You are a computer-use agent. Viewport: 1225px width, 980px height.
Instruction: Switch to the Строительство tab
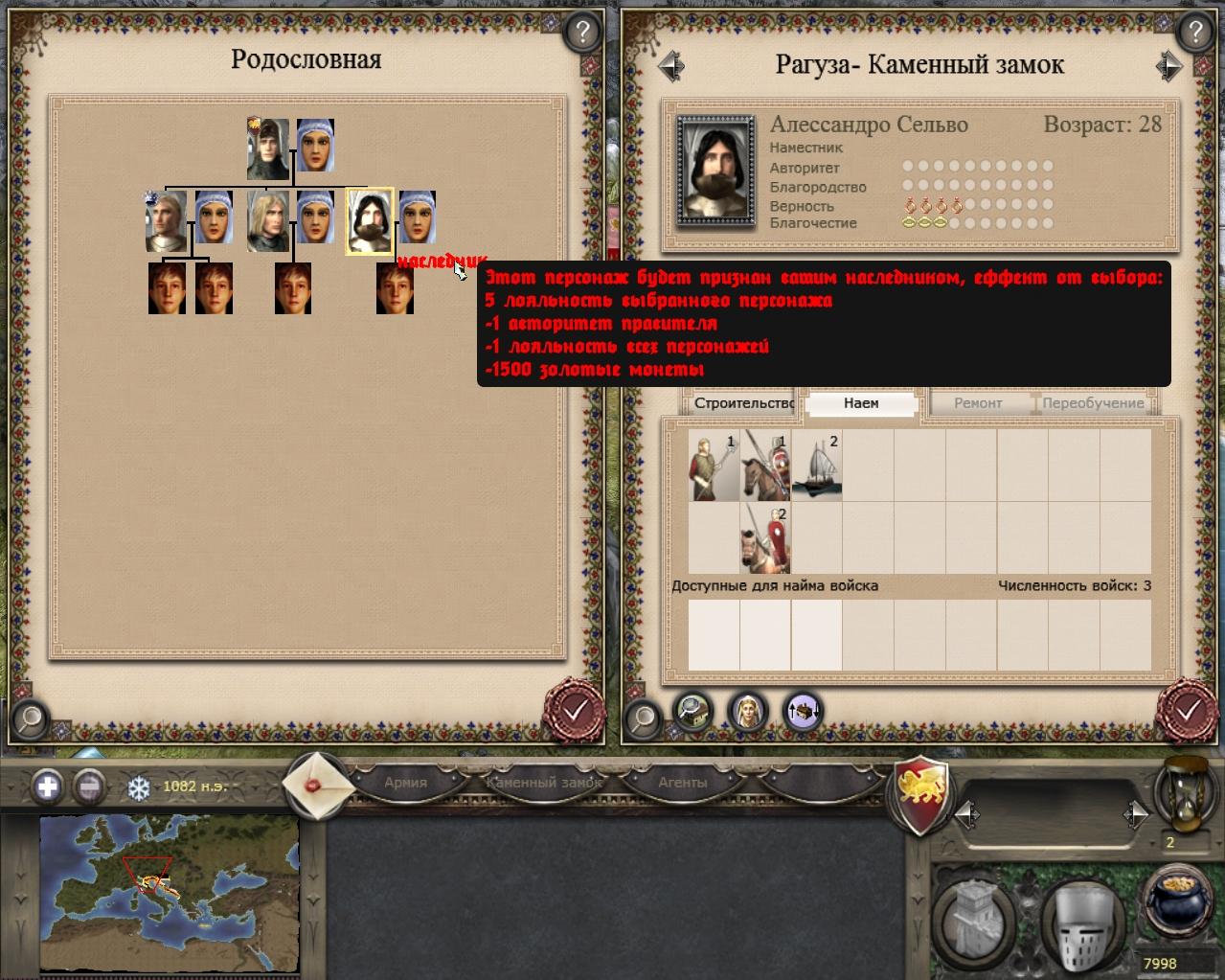point(743,403)
